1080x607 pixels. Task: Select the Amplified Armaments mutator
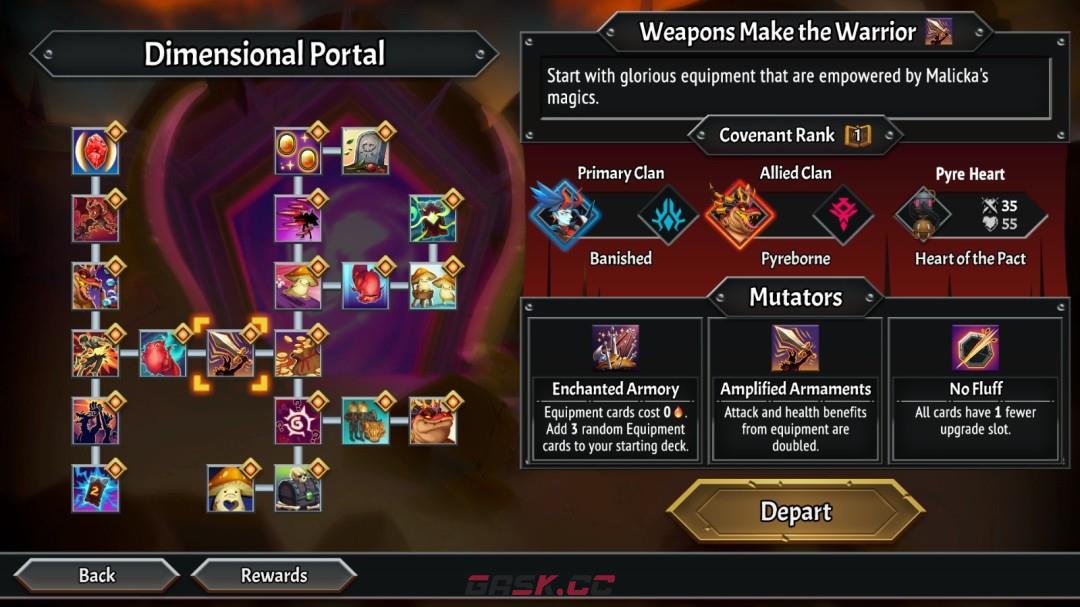click(795, 390)
